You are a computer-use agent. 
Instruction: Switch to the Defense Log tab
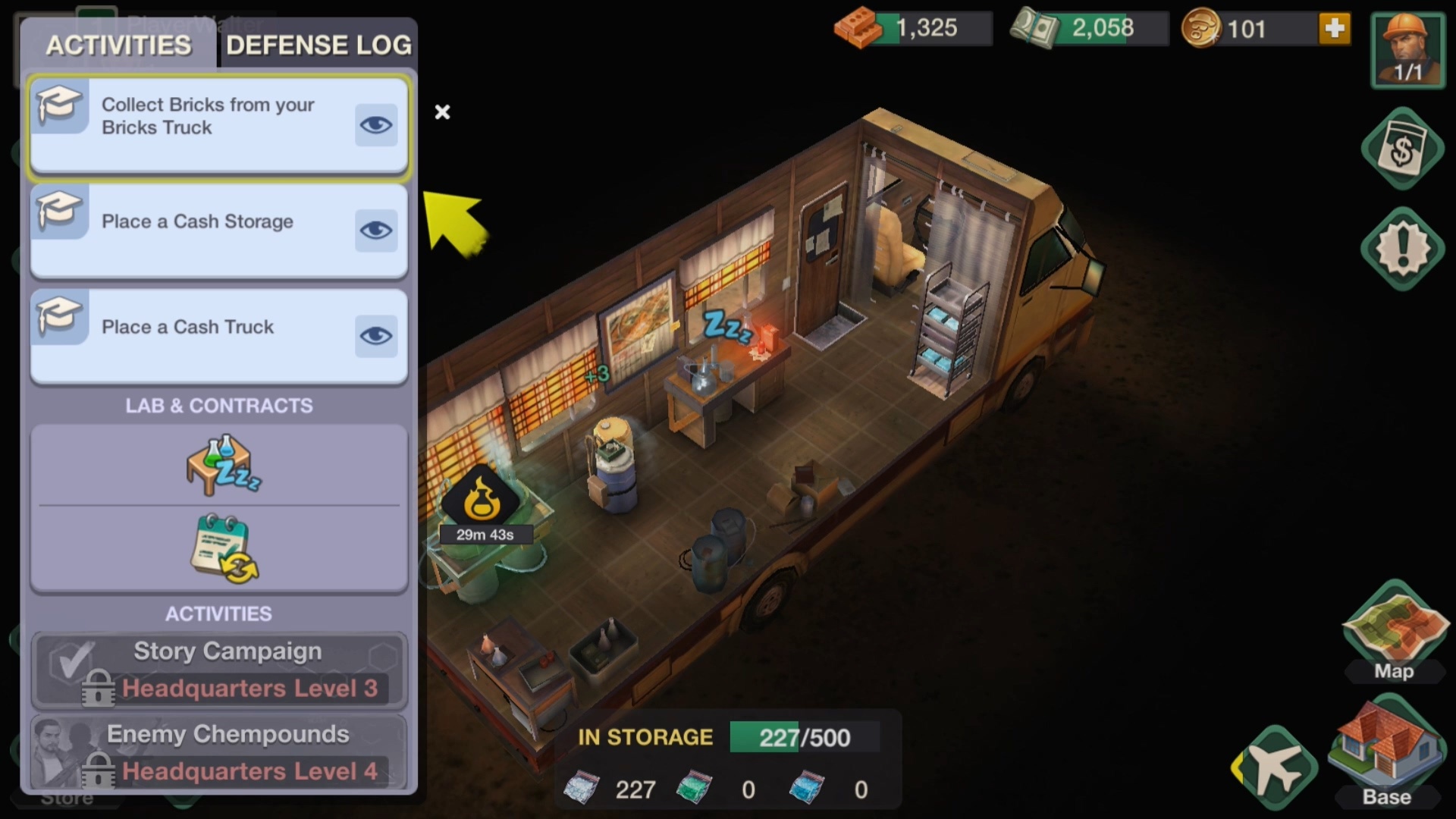tap(318, 45)
